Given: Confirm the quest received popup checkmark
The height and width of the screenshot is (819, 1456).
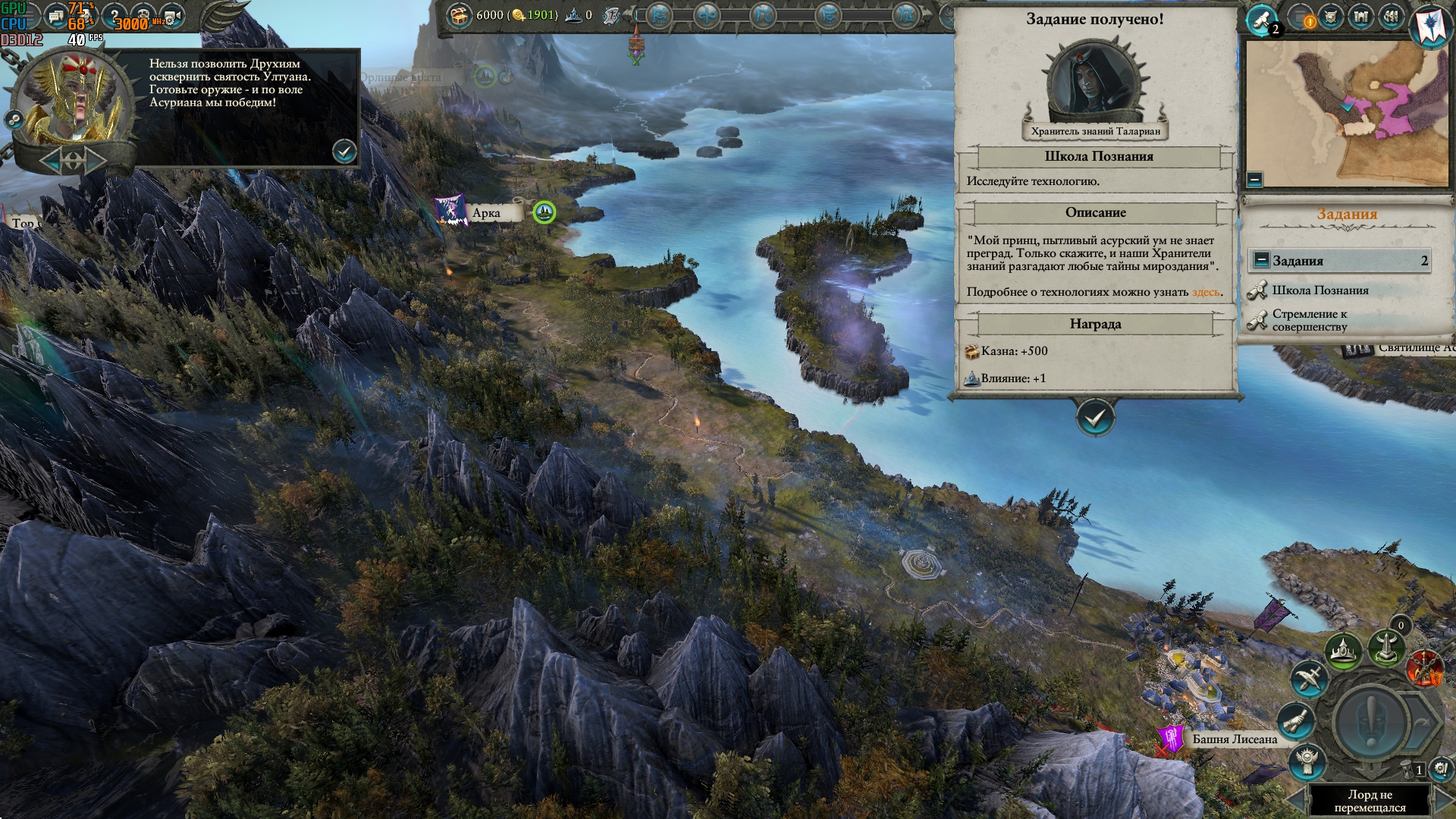Looking at the screenshot, I should pos(1095,417).
